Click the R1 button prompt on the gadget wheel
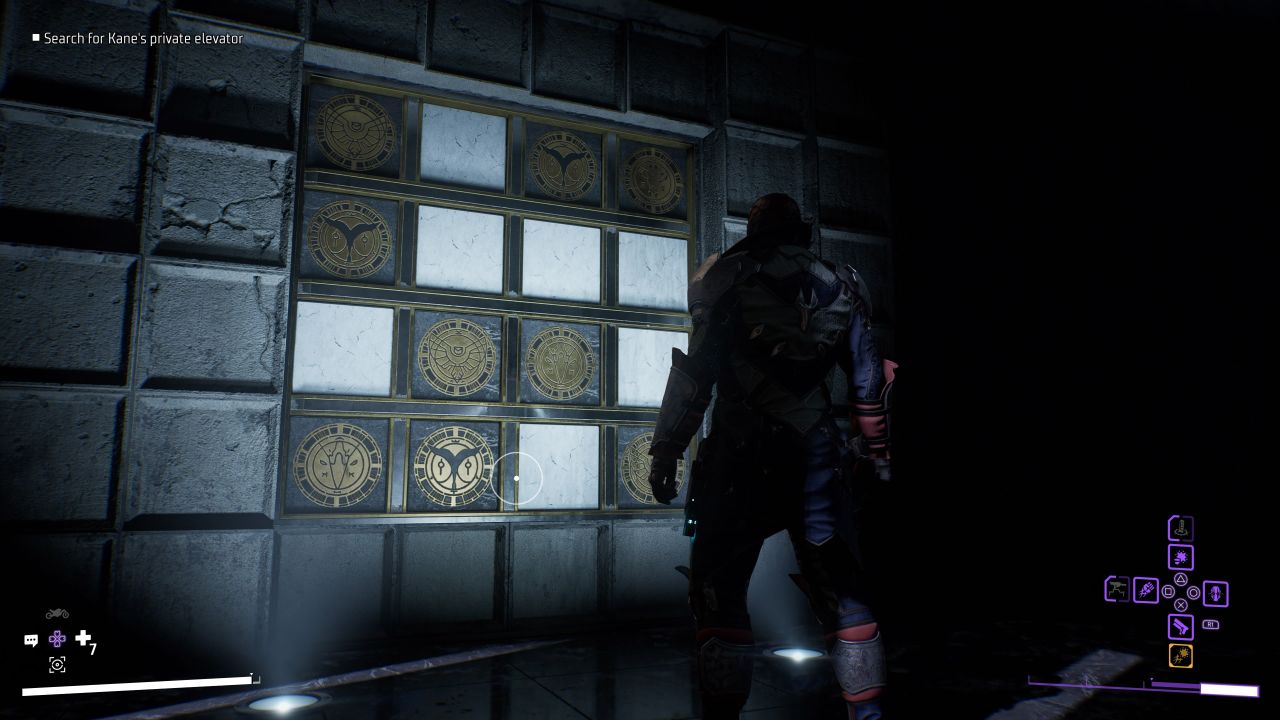The height and width of the screenshot is (720, 1280). click(x=1211, y=624)
